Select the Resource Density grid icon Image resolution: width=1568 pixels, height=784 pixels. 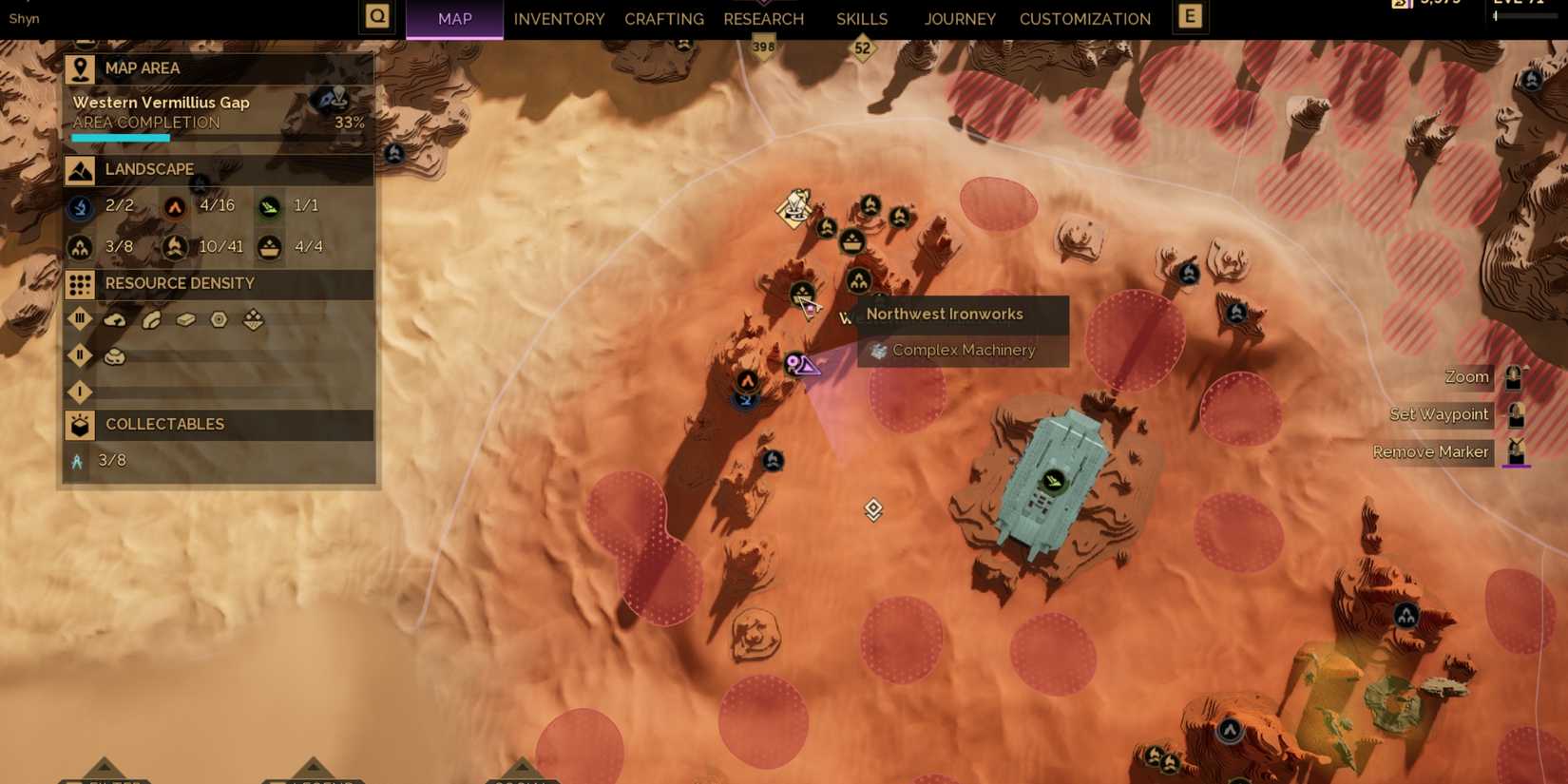coord(80,283)
